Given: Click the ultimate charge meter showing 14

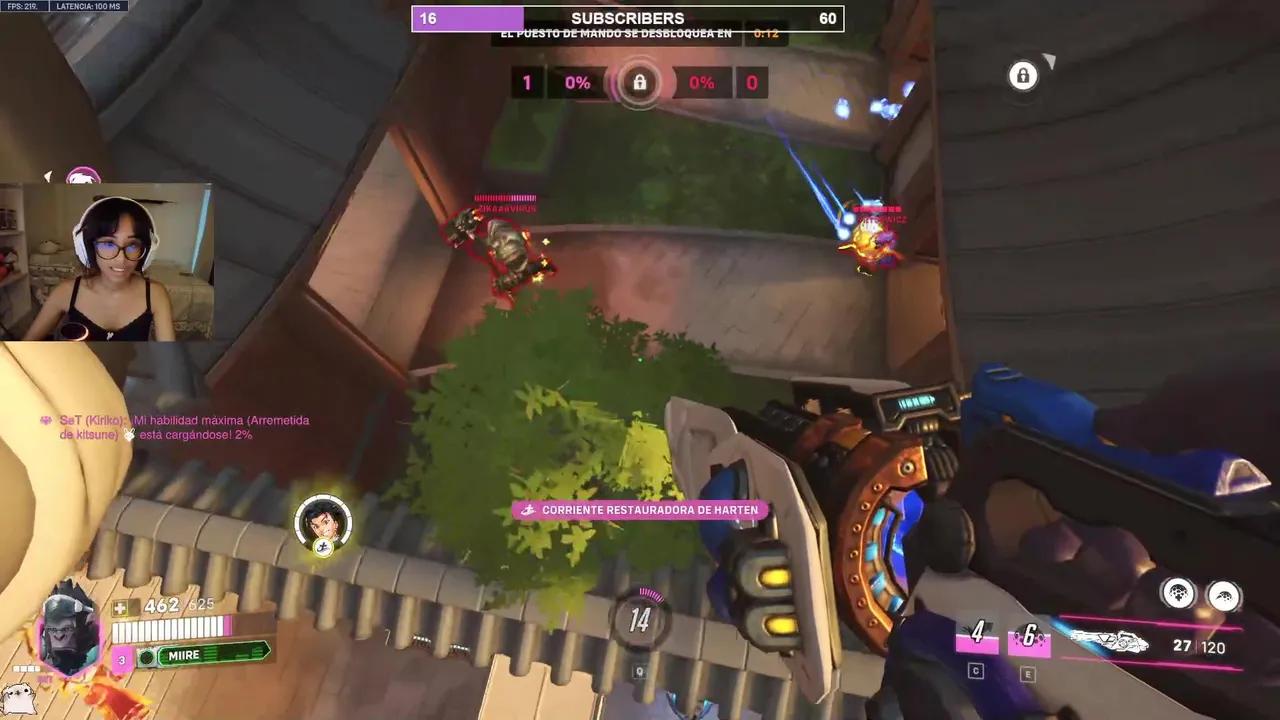Looking at the screenshot, I should (x=639, y=620).
